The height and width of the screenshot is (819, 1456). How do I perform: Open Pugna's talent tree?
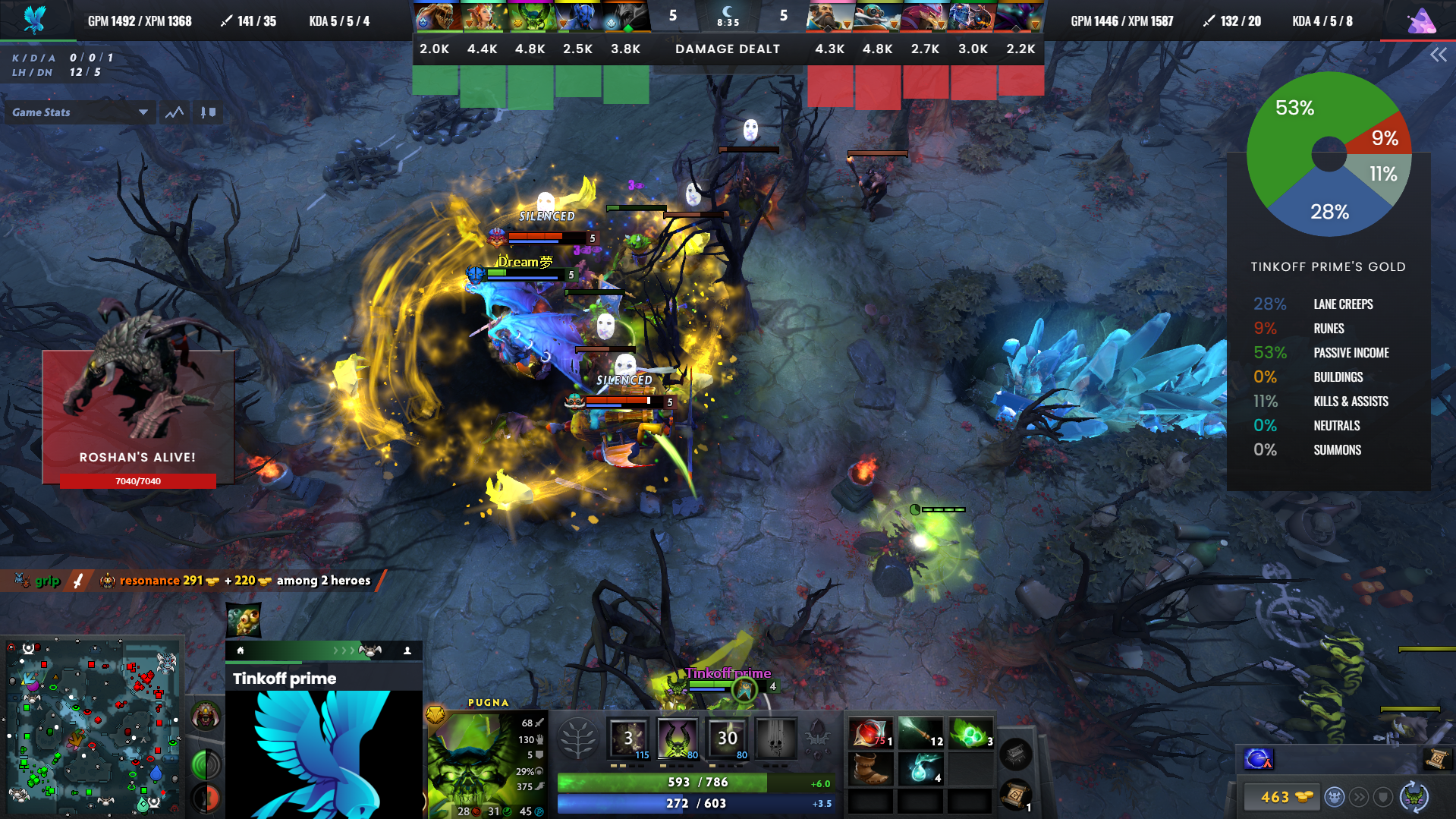579,738
